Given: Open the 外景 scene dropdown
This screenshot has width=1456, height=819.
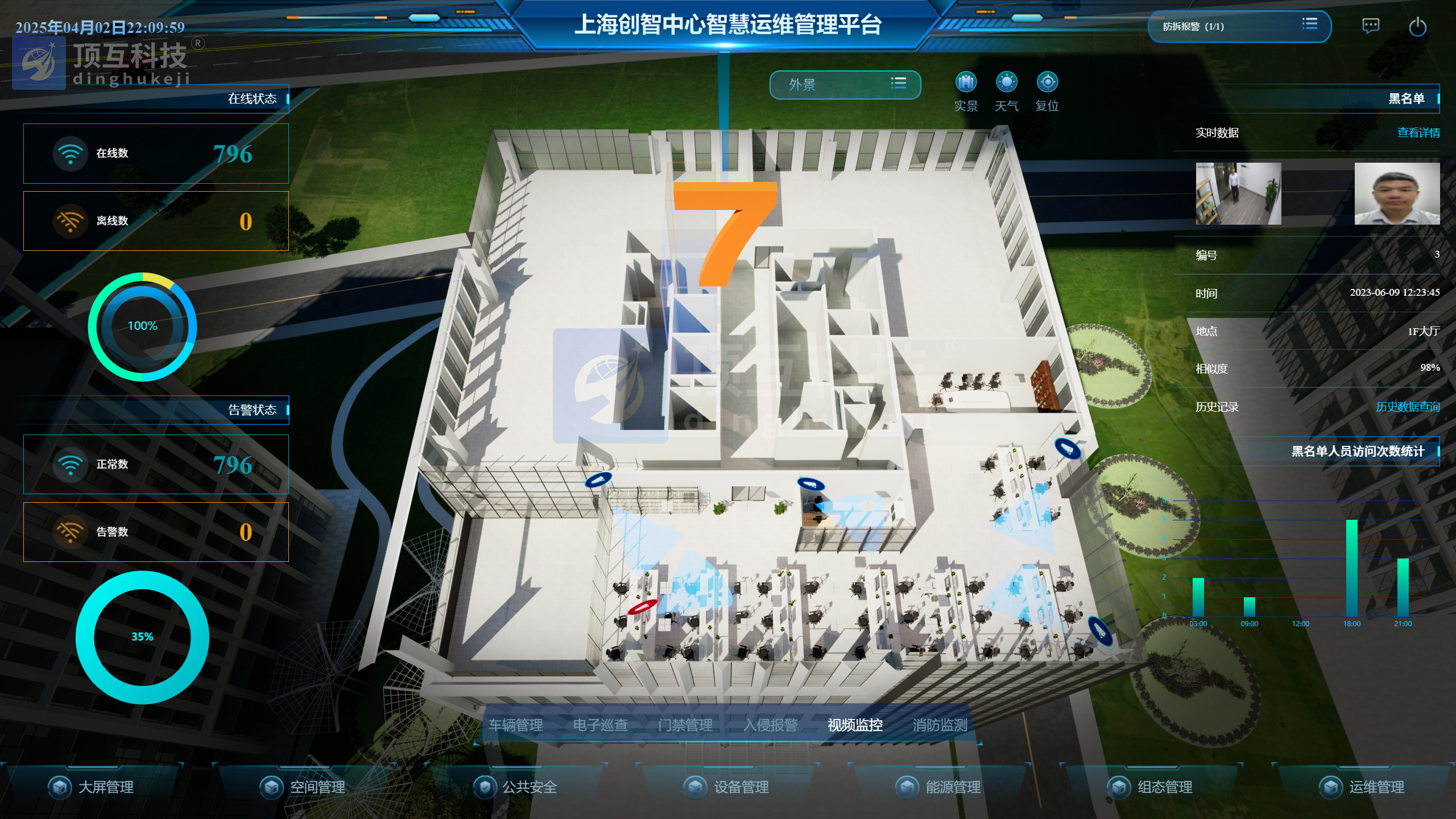Looking at the screenshot, I should click(x=845, y=85).
